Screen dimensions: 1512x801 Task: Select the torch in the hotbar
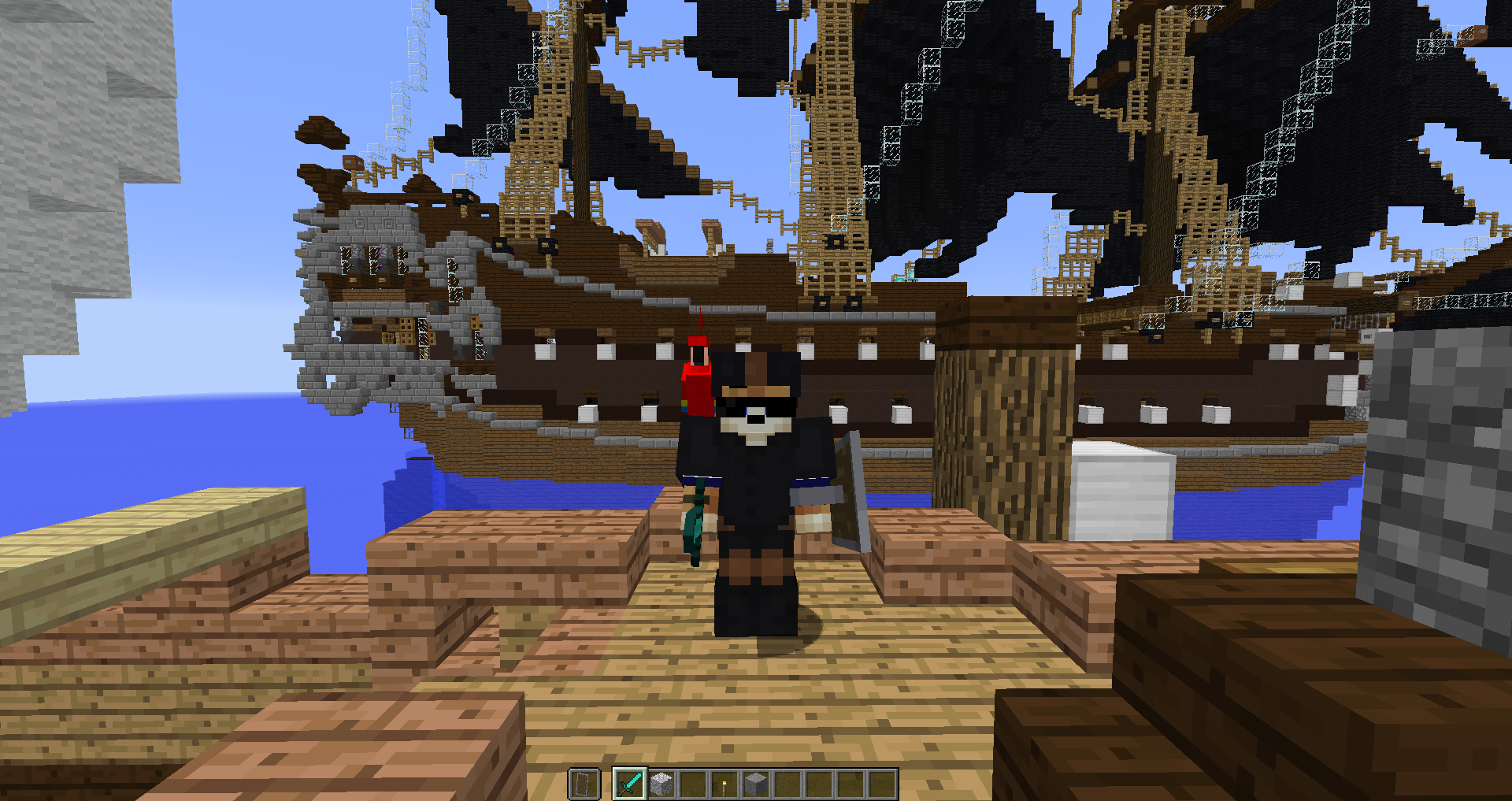click(724, 784)
